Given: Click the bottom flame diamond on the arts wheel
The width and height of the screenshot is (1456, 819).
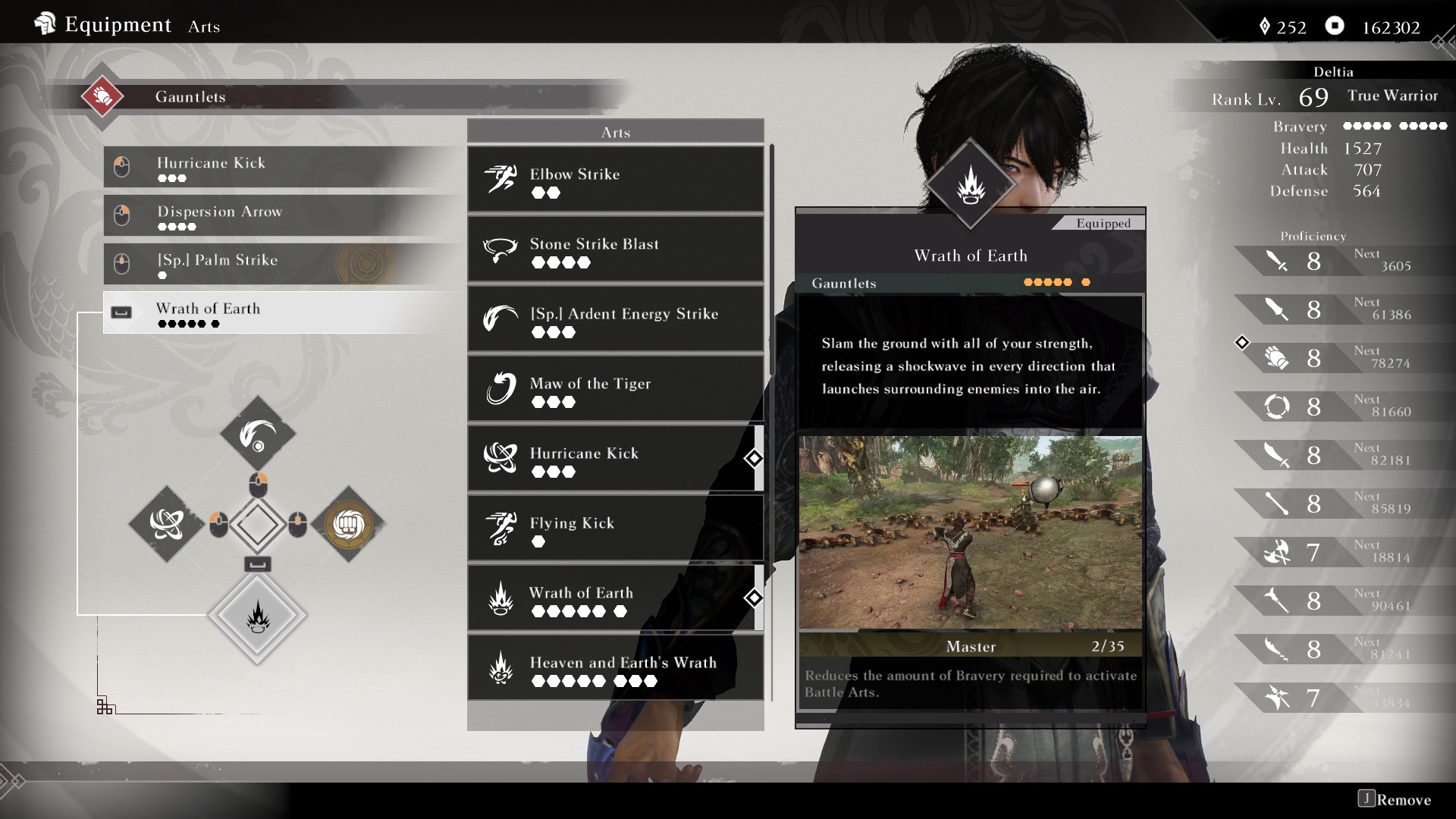Looking at the screenshot, I should pyautogui.click(x=258, y=616).
